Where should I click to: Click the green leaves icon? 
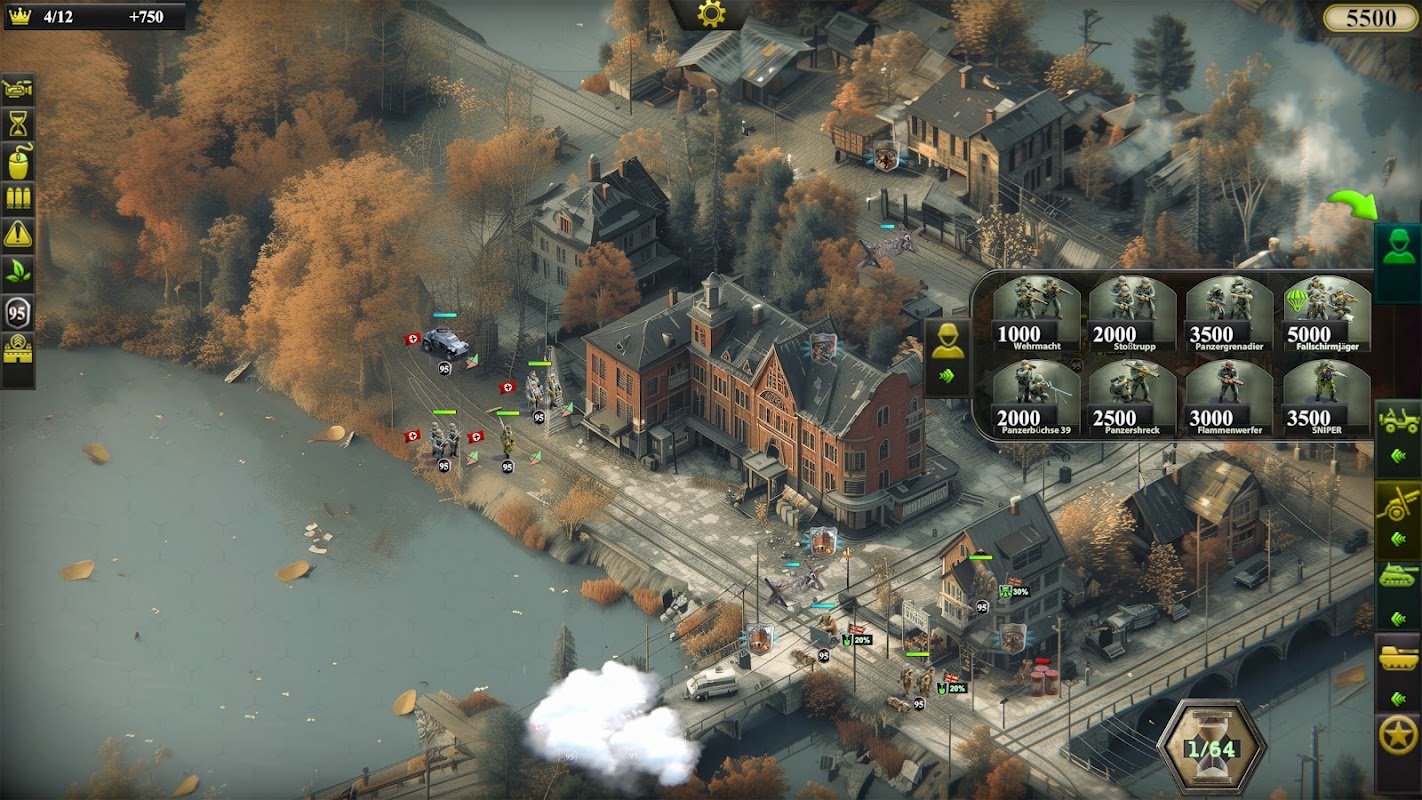(18, 271)
